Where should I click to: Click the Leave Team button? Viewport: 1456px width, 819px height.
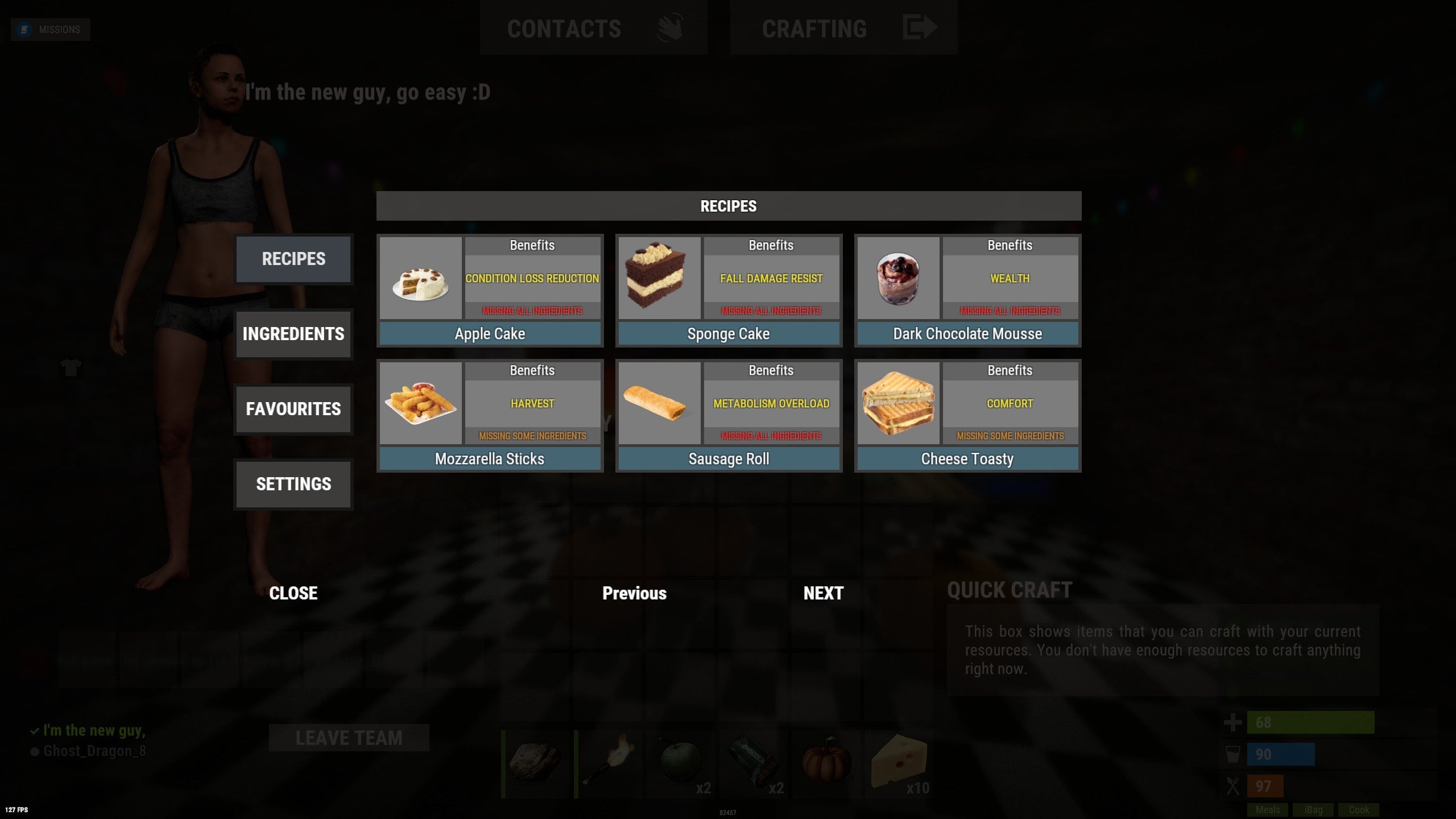pos(349,738)
